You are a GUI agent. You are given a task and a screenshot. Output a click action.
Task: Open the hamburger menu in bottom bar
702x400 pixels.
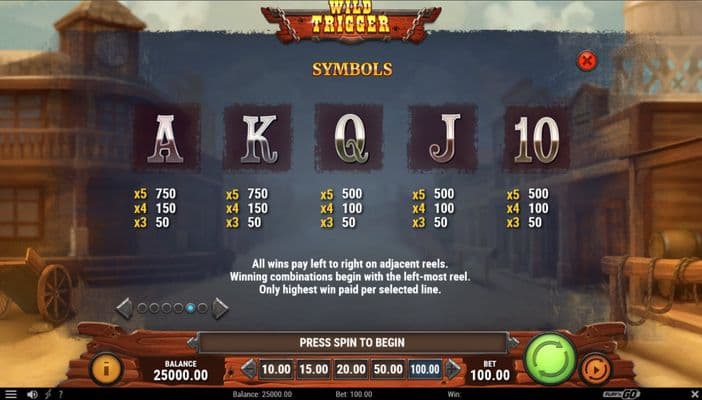click(12, 394)
